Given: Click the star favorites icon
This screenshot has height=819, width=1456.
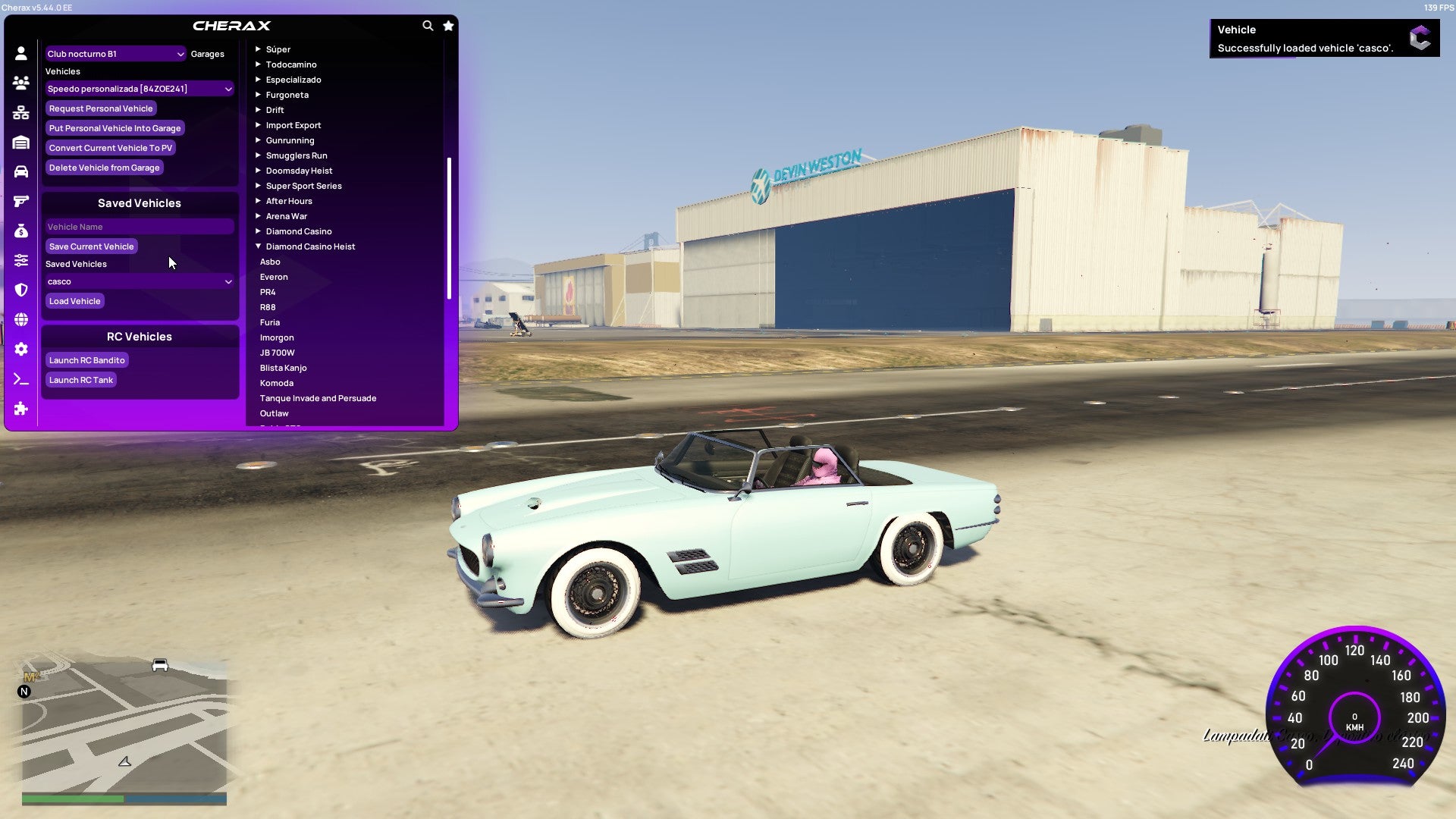Looking at the screenshot, I should [448, 25].
